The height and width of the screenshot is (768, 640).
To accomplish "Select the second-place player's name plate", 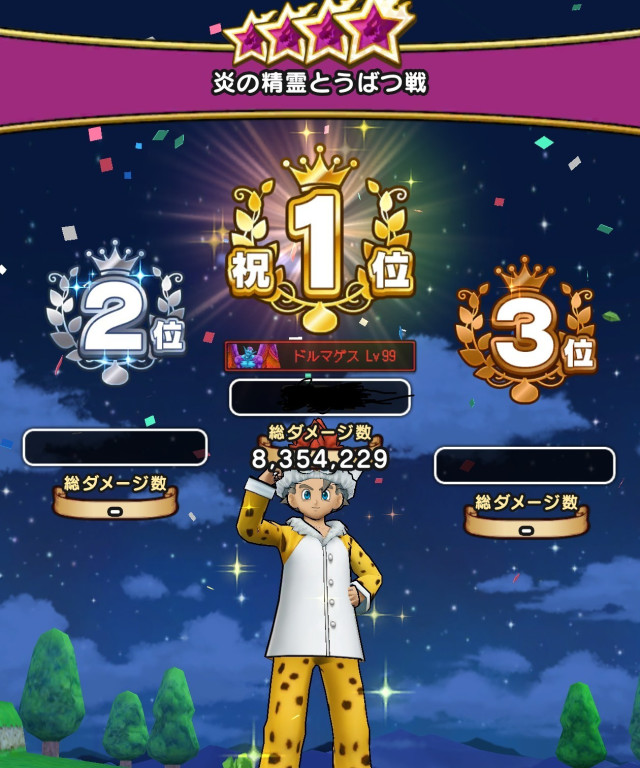I will [115, 447].
